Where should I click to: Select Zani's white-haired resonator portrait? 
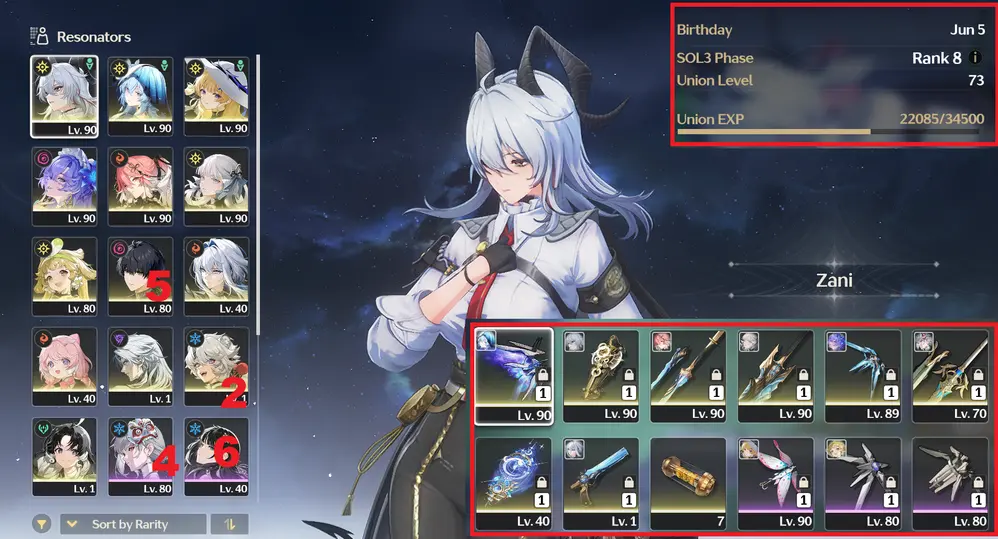[64, 95]
